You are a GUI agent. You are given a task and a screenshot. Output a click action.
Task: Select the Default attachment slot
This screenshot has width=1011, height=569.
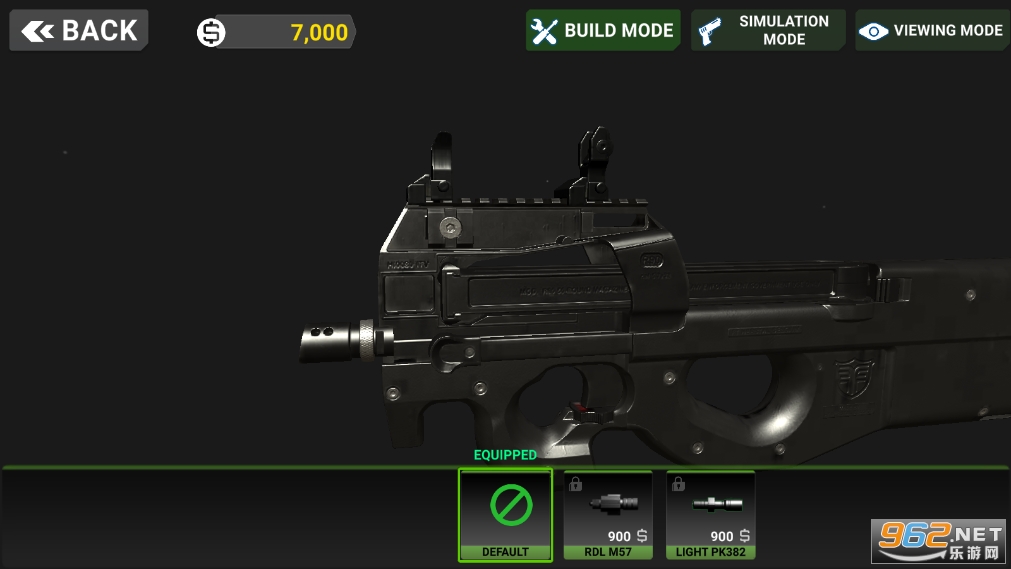pyautogui.click(x=505, y=514)
